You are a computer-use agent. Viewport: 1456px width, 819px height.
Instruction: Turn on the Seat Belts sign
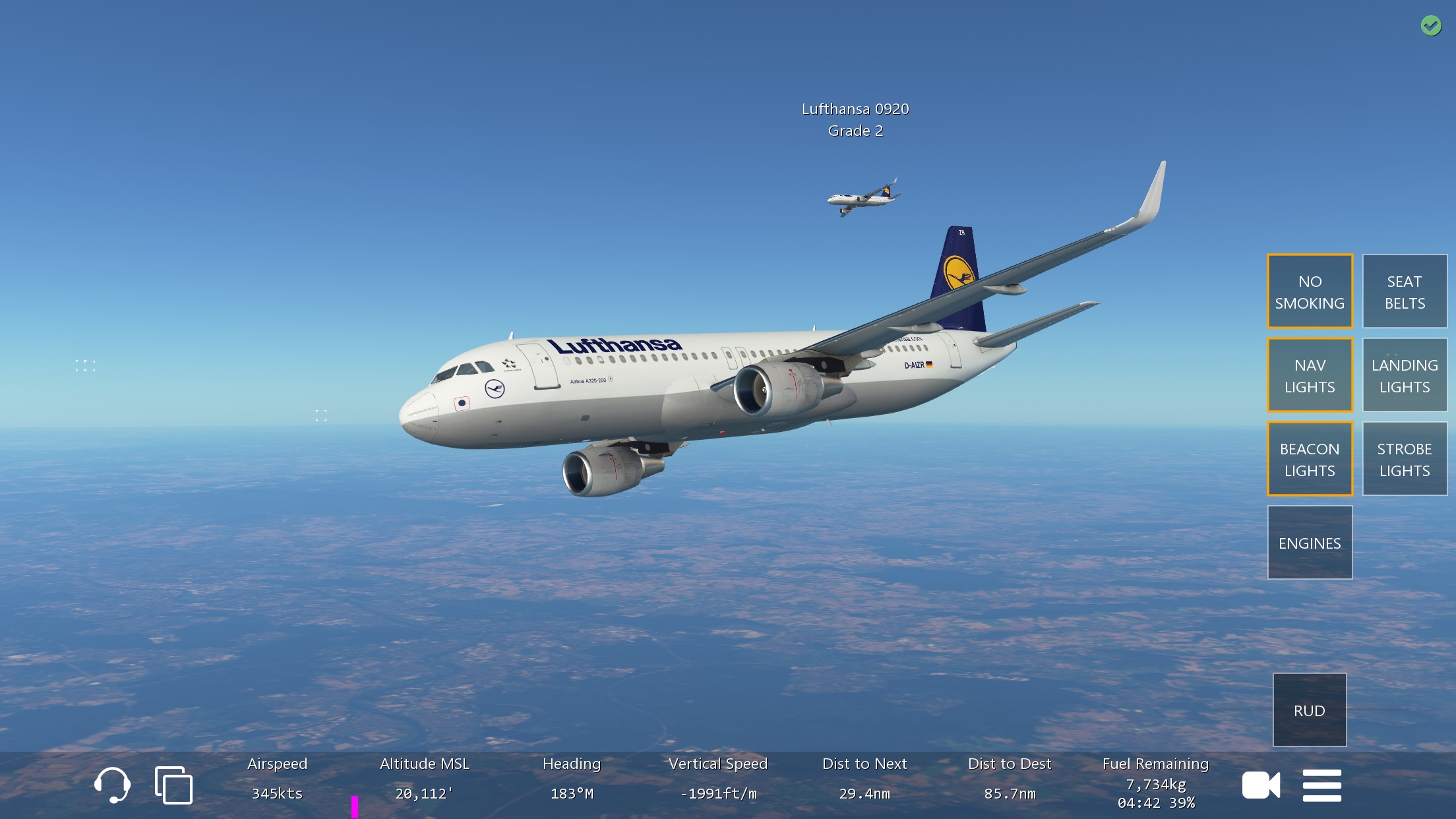pyautogui.click(x=1405, y=291)
